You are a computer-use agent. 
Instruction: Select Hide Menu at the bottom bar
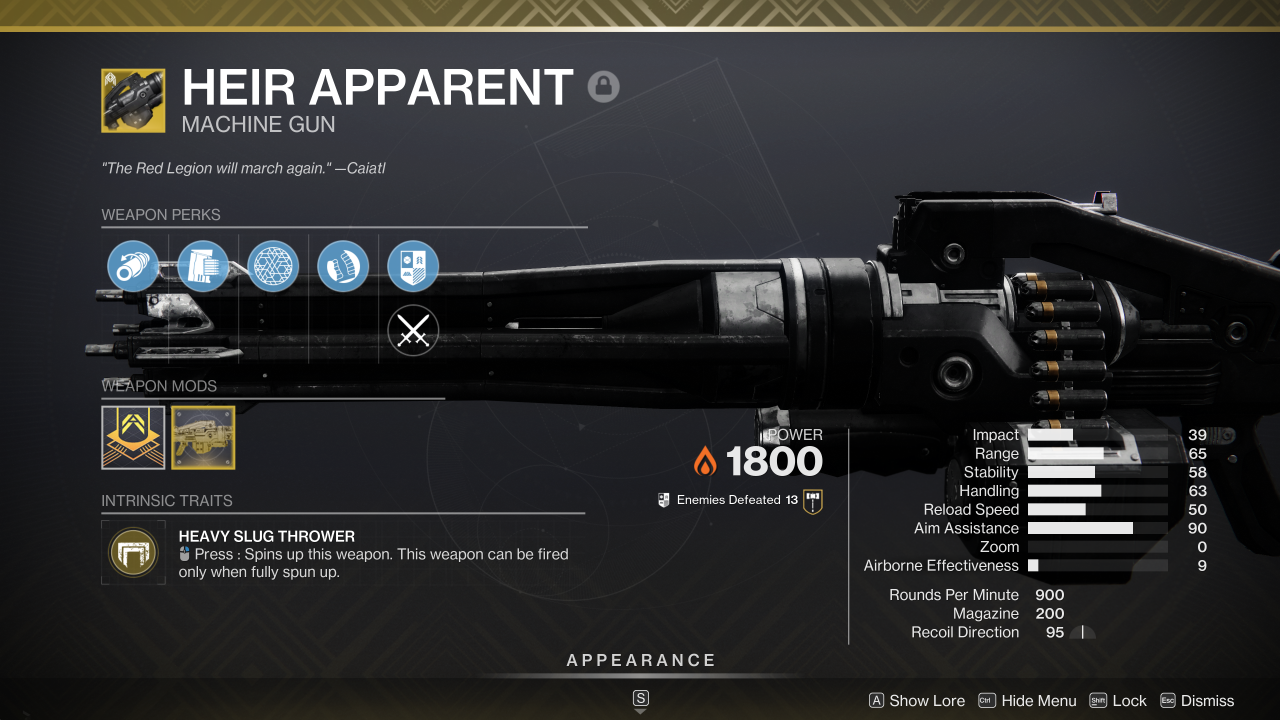[x=1040, y=701]
